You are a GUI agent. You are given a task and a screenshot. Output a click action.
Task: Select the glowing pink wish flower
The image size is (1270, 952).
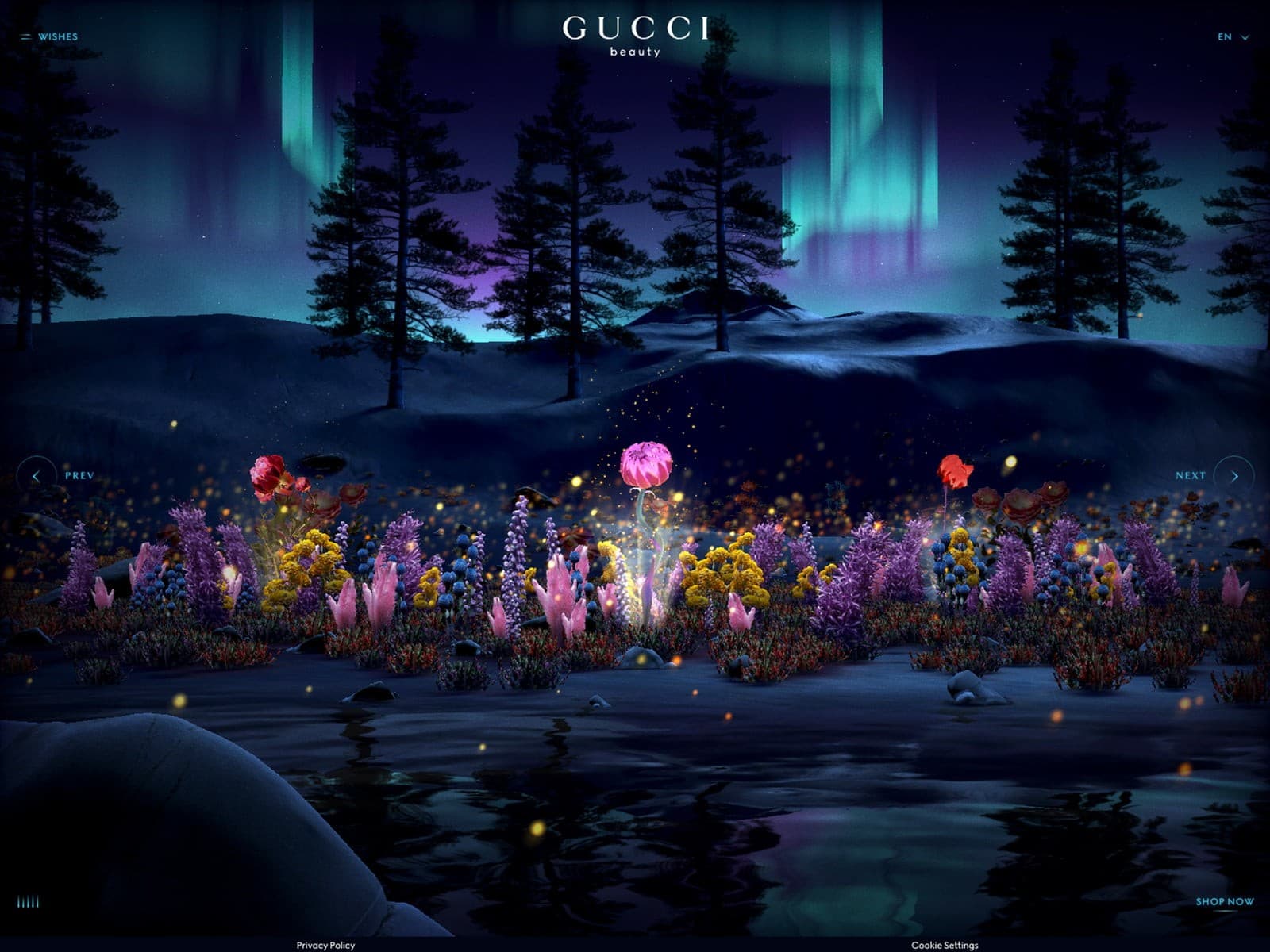645,466
